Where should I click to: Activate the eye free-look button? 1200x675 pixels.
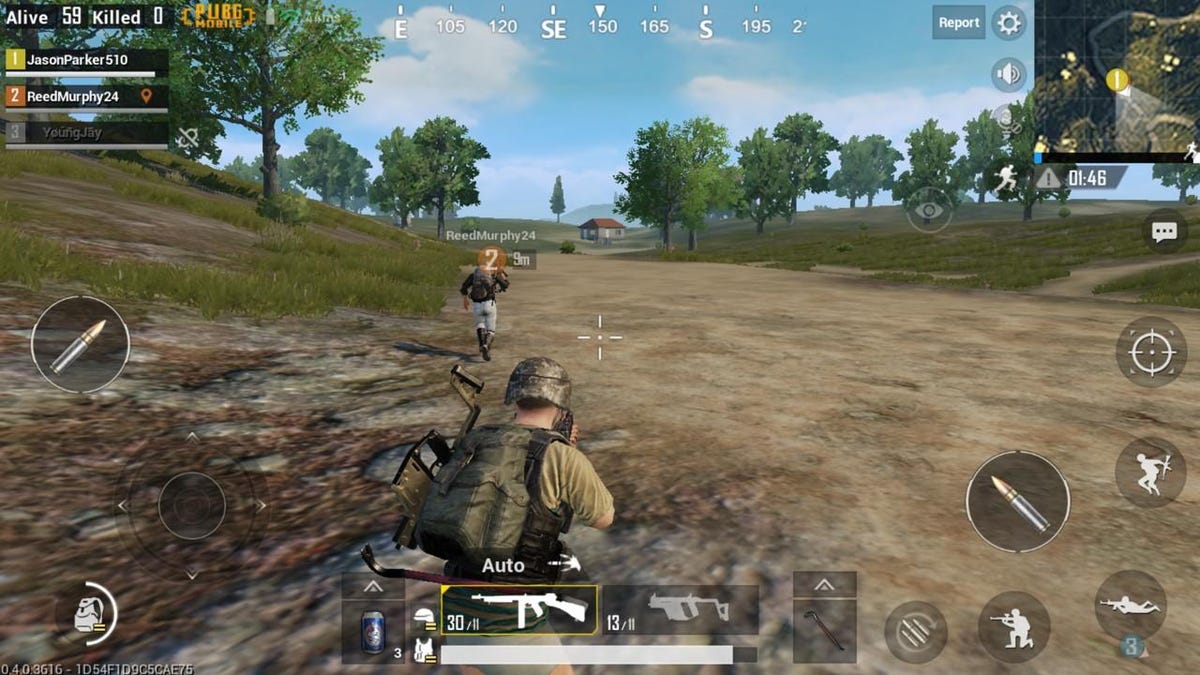929,210
